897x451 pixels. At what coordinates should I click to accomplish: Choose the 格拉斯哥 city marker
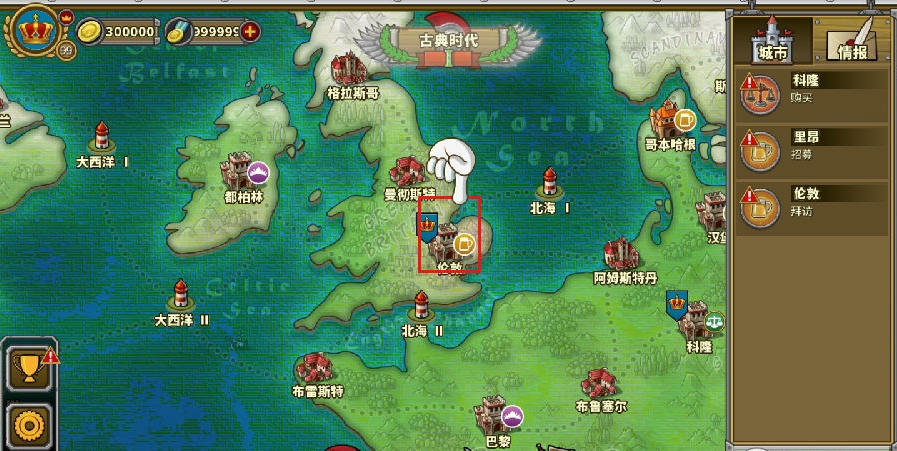point(352,70)
